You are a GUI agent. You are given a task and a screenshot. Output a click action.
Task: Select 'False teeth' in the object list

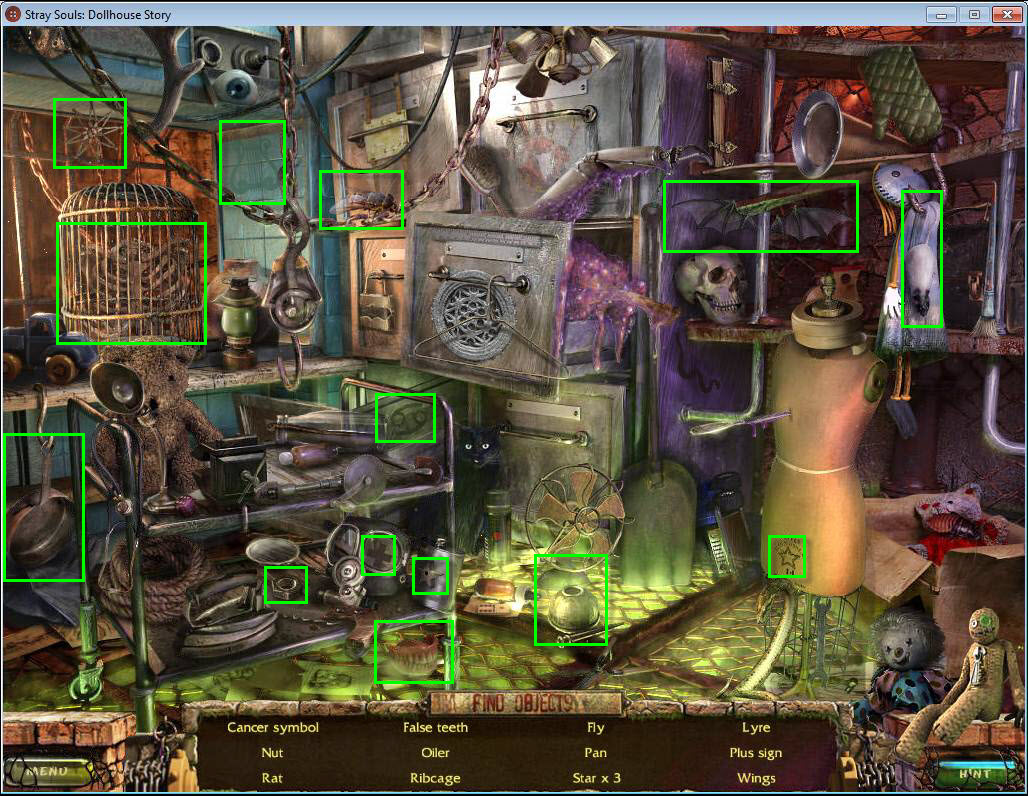(435, 727)
